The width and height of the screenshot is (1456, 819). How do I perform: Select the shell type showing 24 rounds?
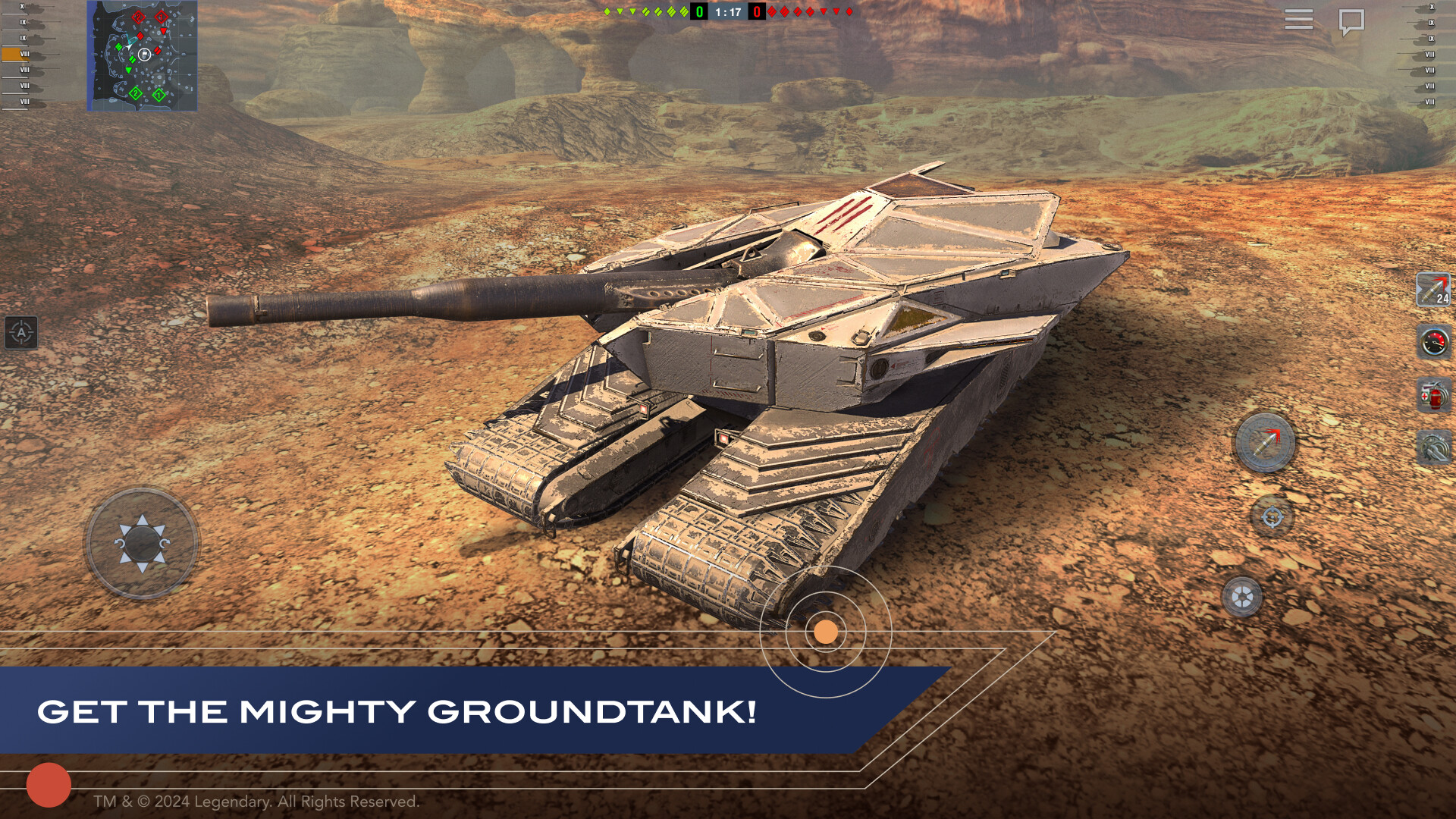1435,288
